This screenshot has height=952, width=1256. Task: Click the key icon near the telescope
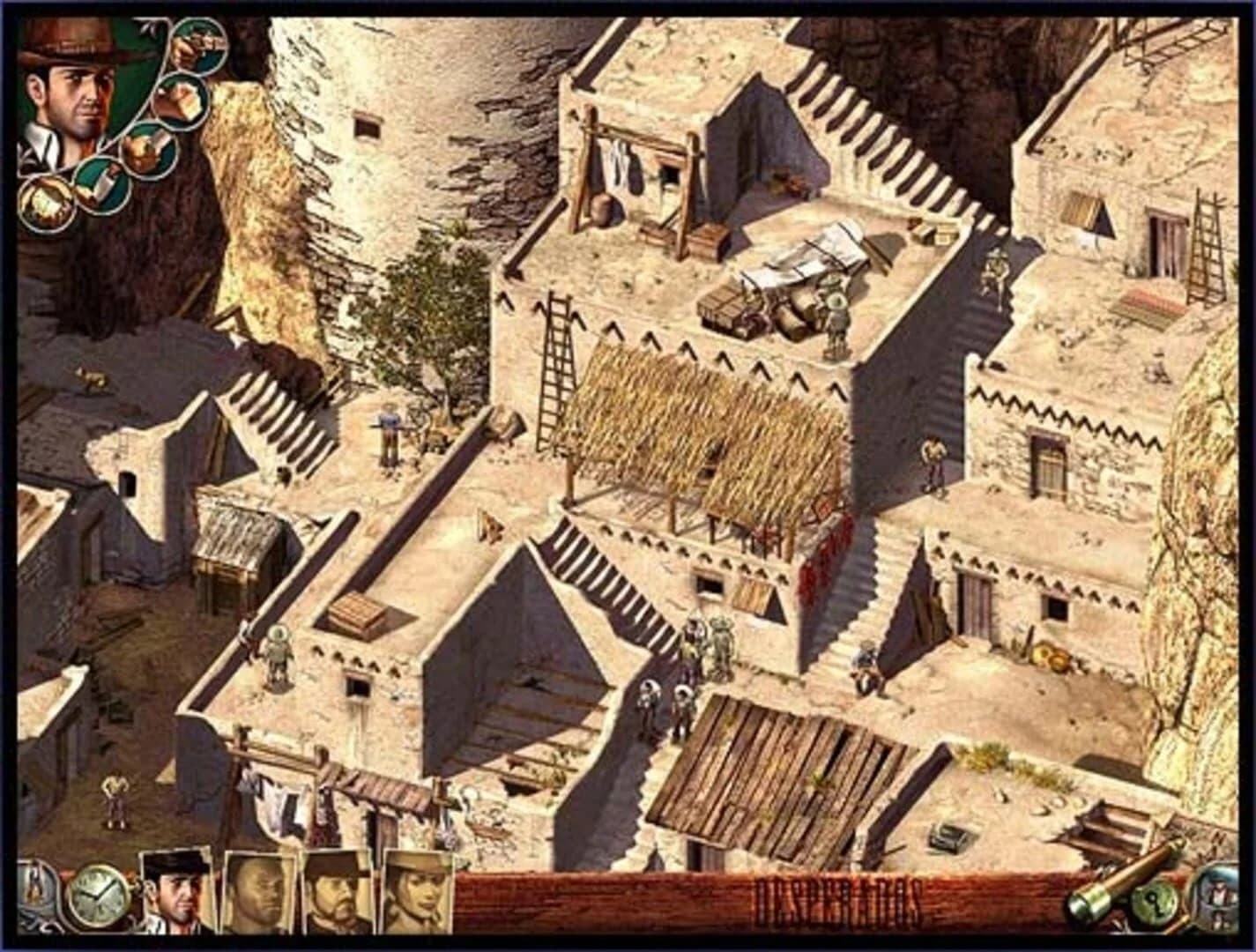[x=1155, y=901]
